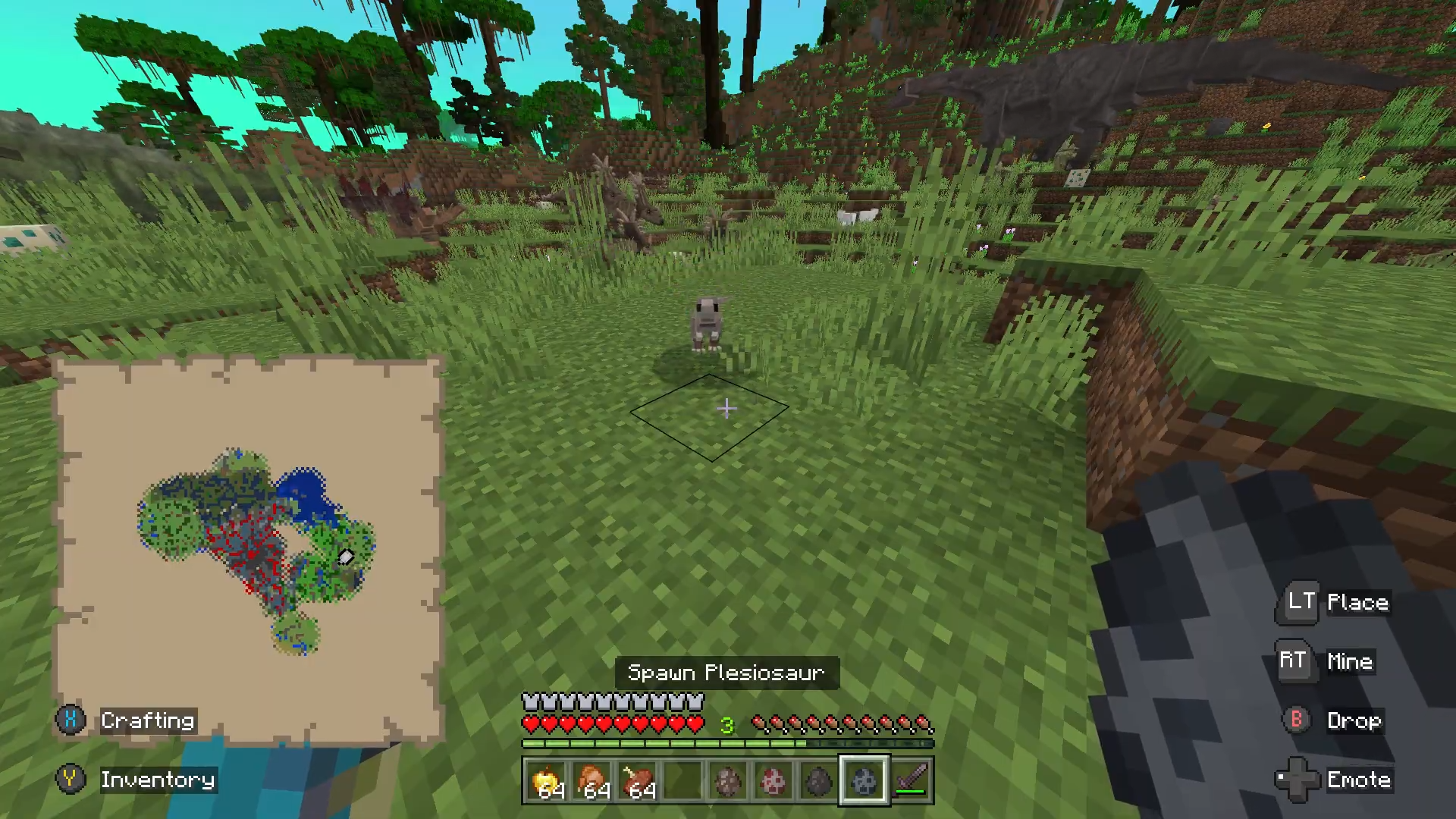
Task: Equip the sword in the hotbar
Action: click(911, 781)
